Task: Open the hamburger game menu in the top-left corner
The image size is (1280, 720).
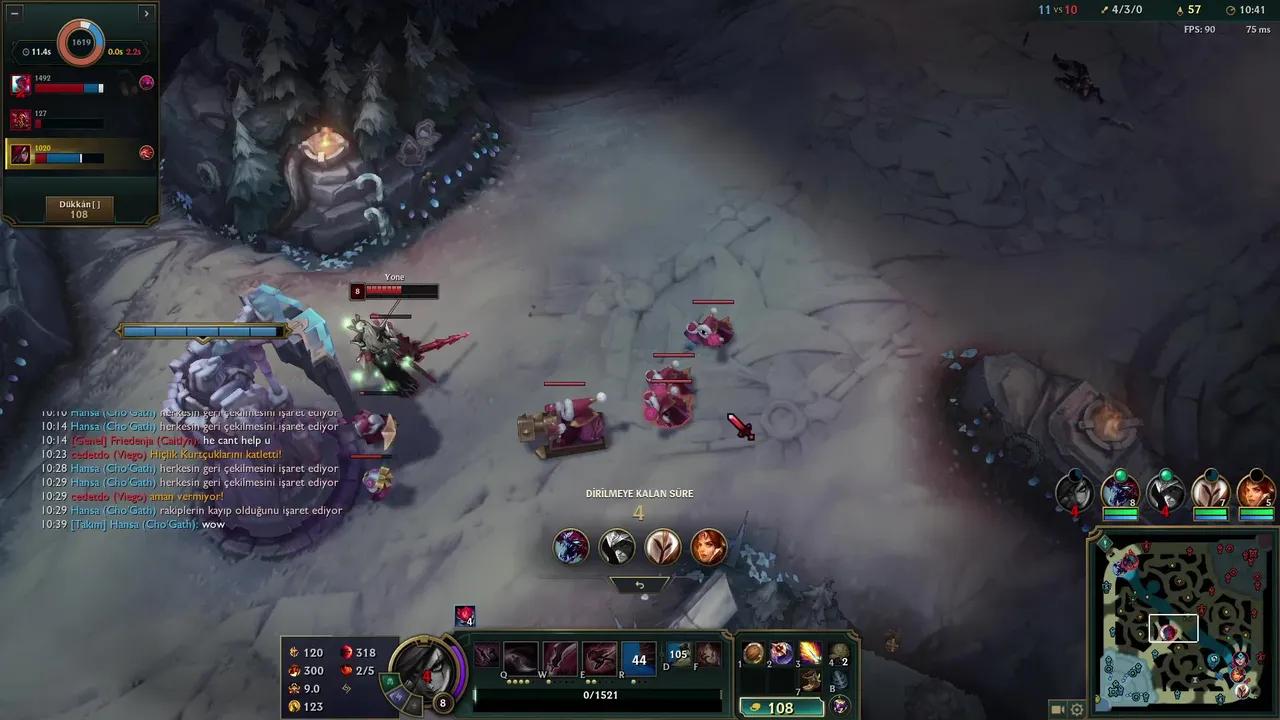Action: pos(13,13)
